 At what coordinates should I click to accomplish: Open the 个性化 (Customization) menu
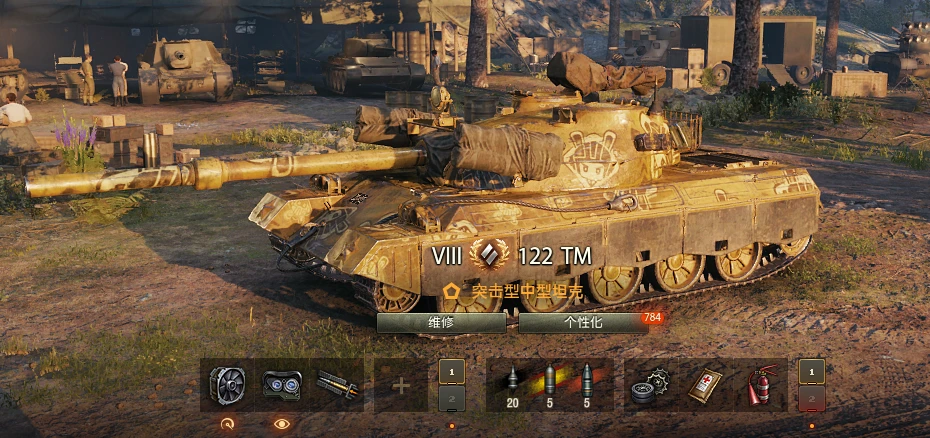point(583,322)
